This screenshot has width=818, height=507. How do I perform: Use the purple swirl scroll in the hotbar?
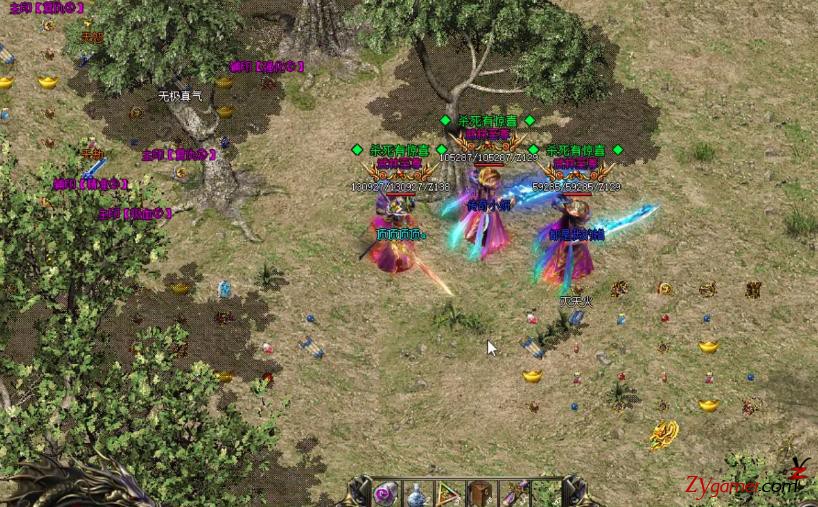point(386,493)
